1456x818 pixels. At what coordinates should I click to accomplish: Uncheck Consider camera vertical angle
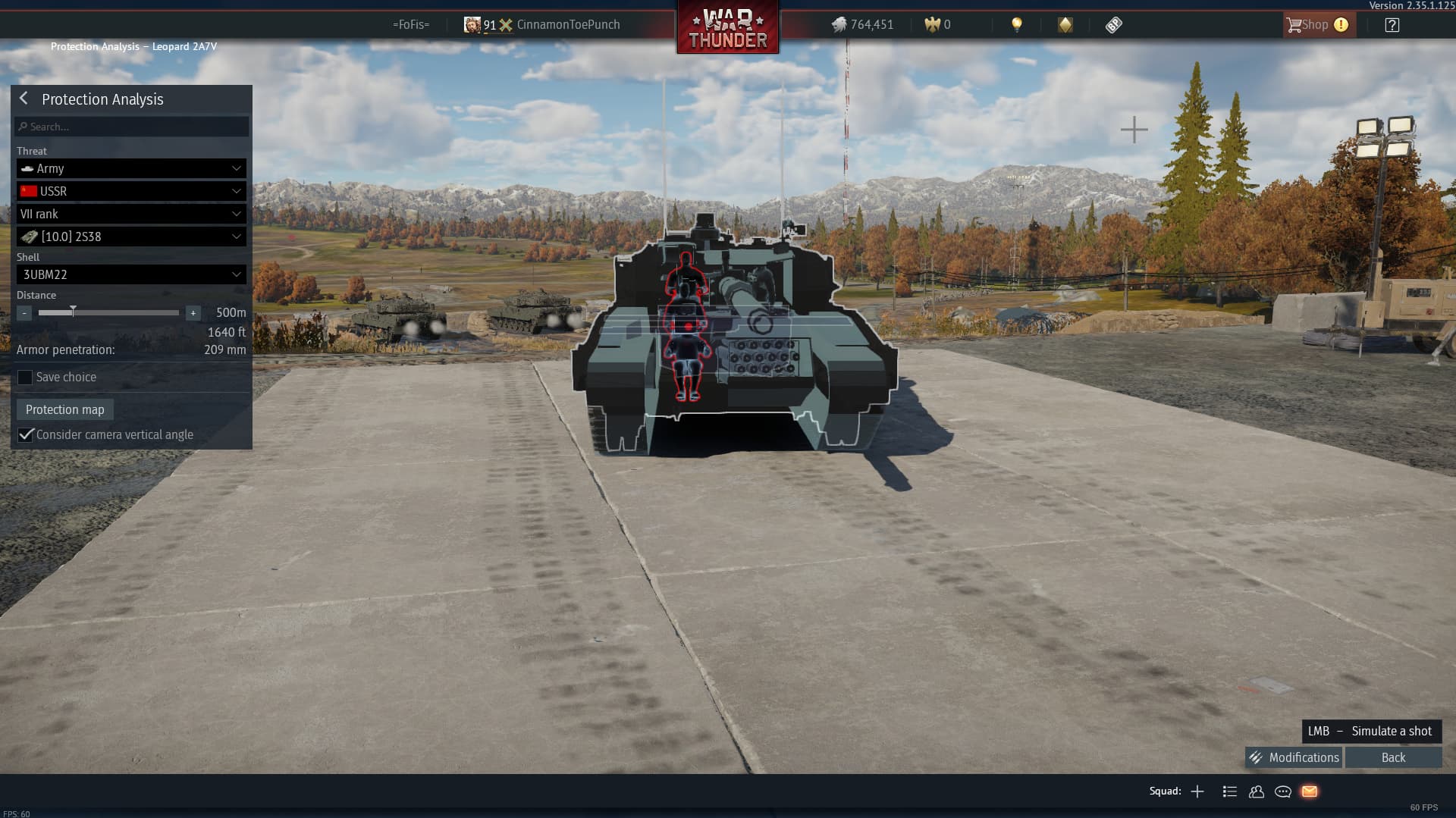click(26, 434)
